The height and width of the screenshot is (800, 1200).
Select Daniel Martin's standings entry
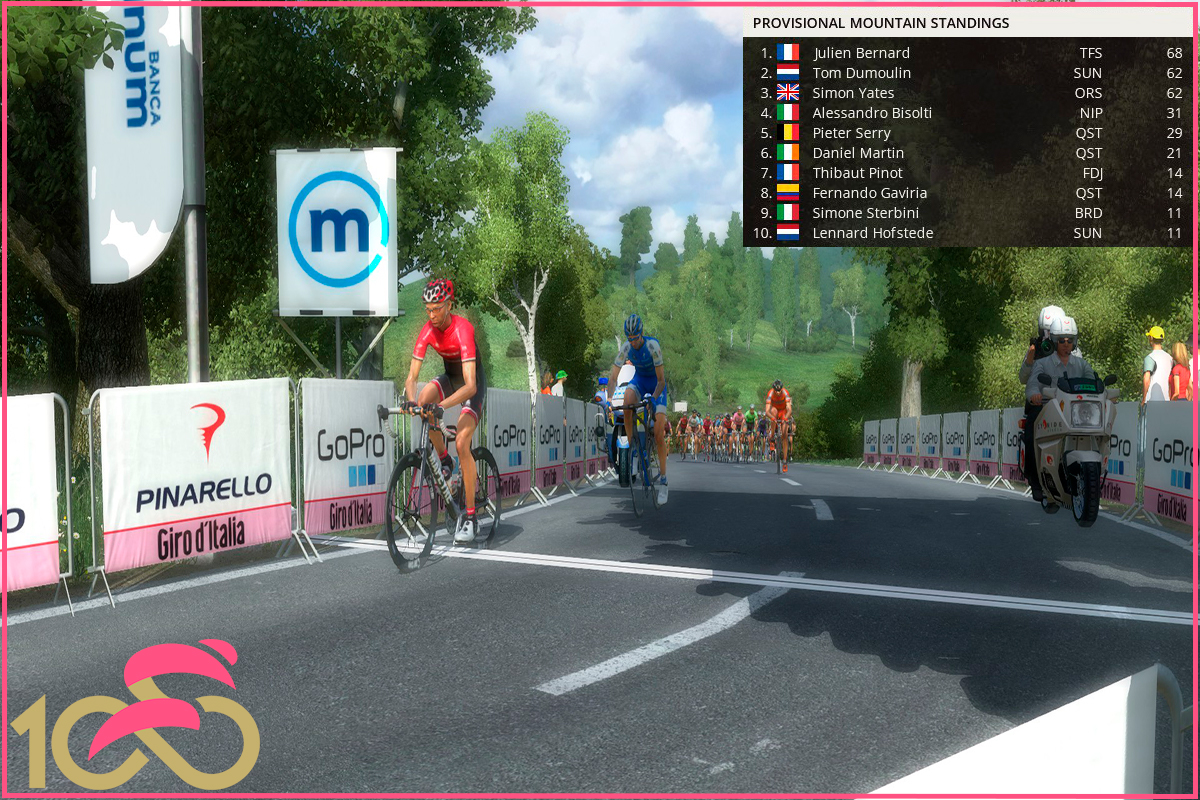coord(858,153)
